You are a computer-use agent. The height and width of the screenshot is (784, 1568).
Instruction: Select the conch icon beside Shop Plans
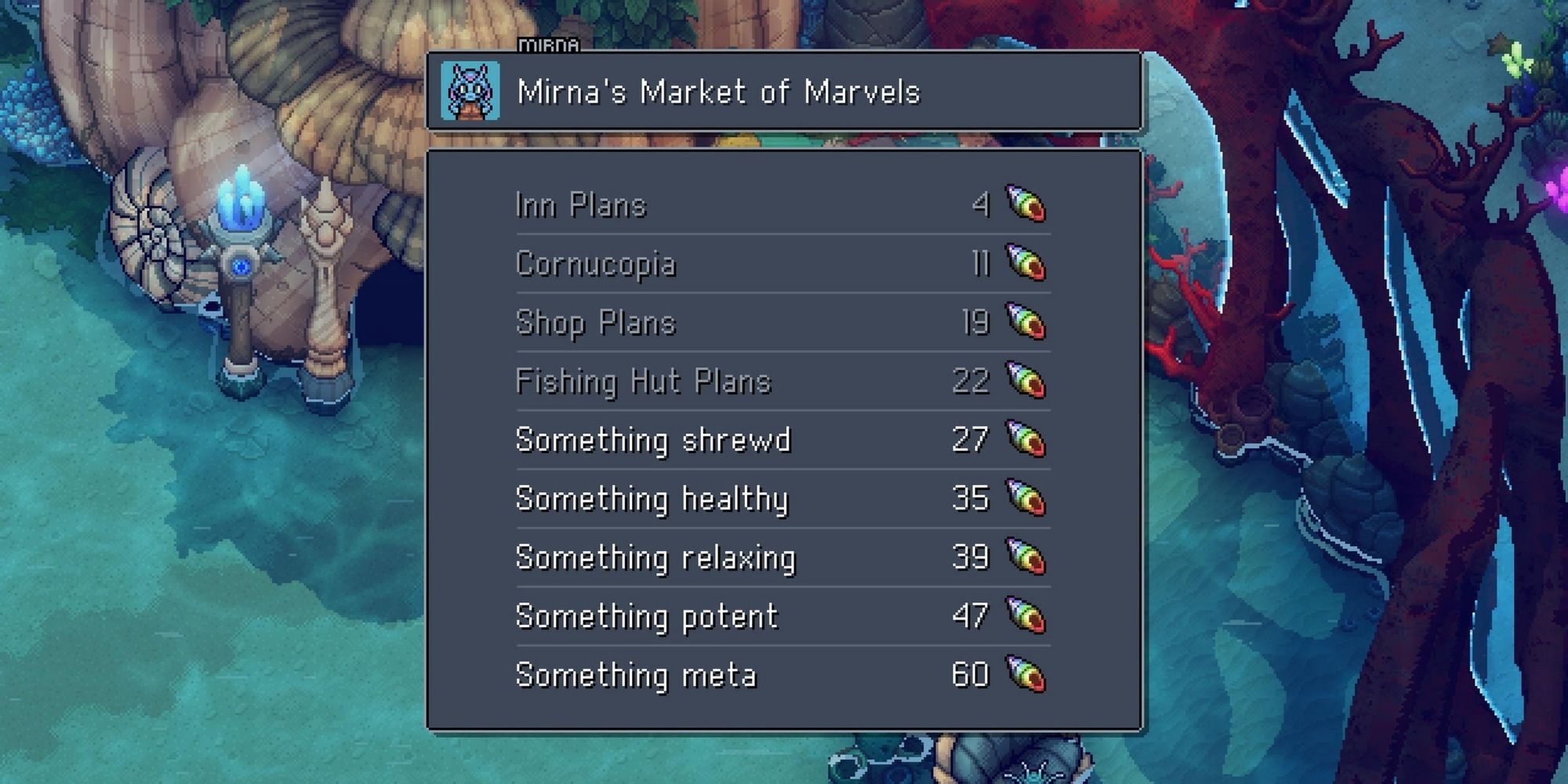(1027, 323)
